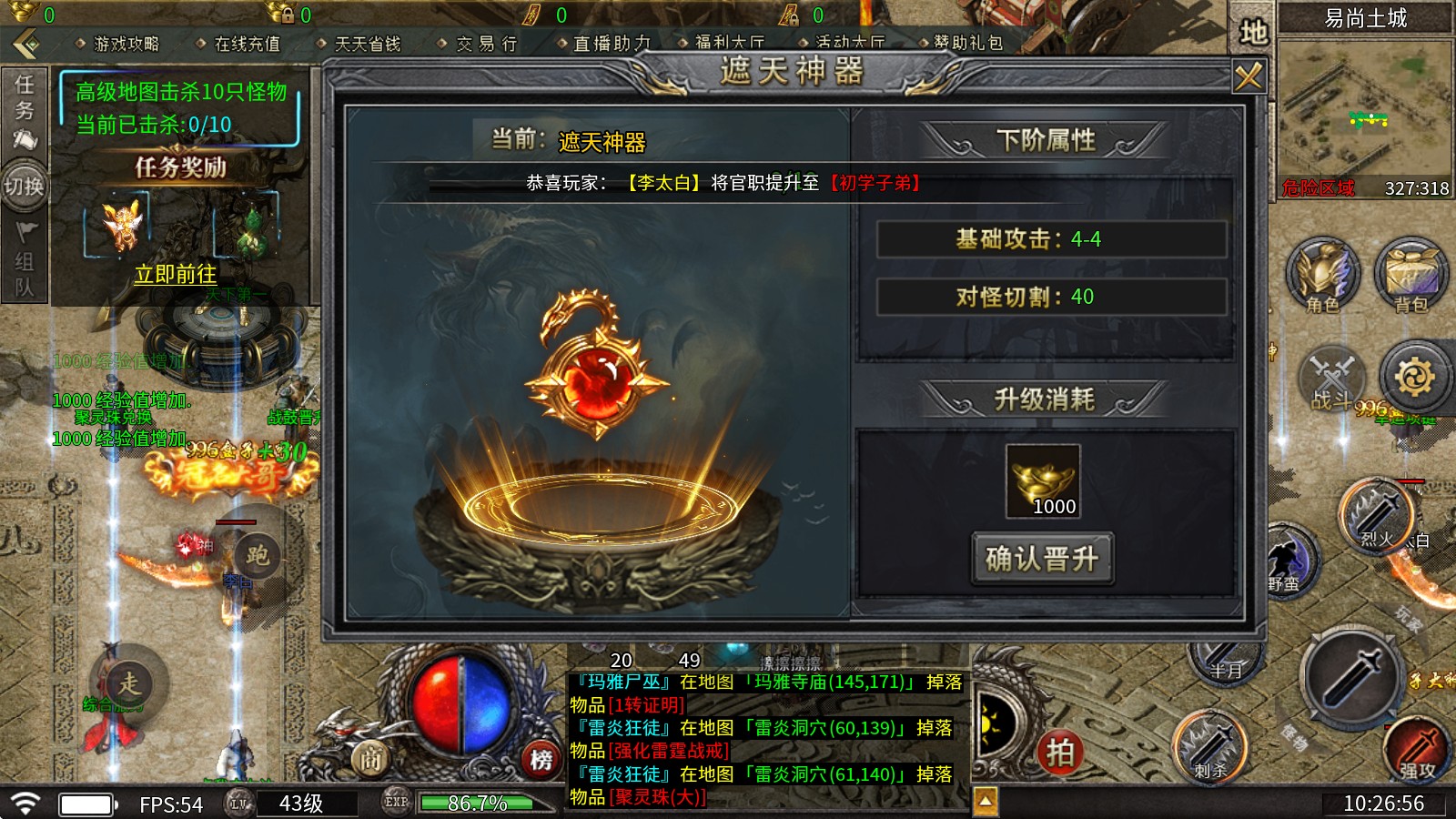Screen dimensions: 1456x819
Task: Collapse top menu with back arrow
Action: click(25, 43)
